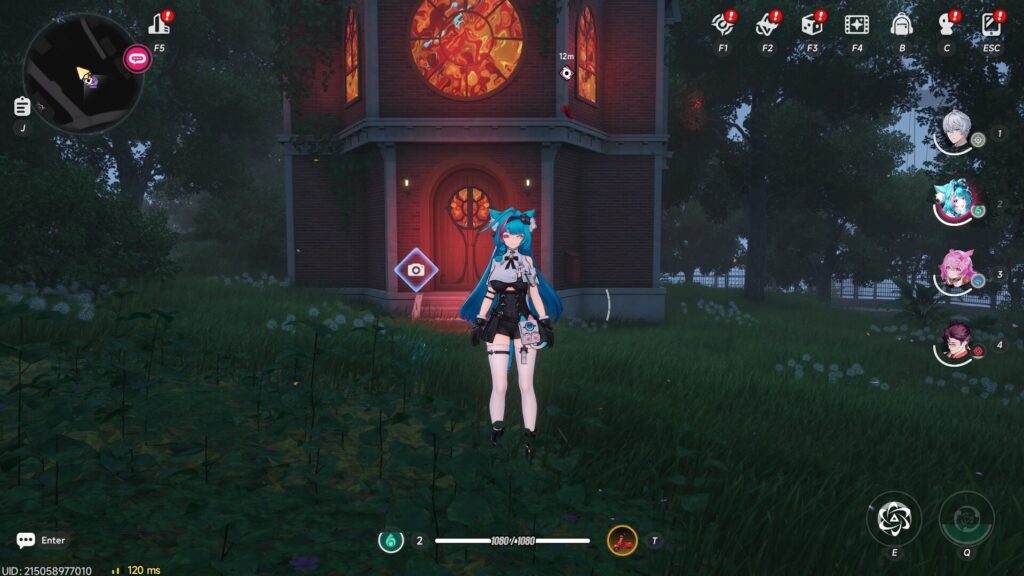This screenshot has width=1024, height=576.
Task: Open the chat speech-bubble button
Action: (x=26, y=540)
